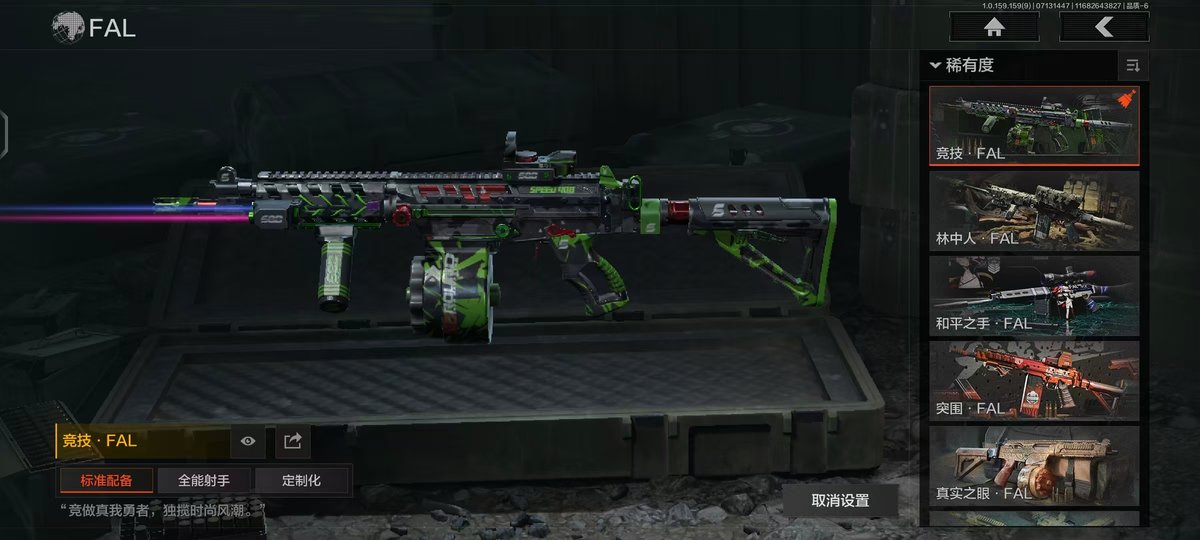Toggle the sort order icon
The height and width of the screenshot is (540, 1200).
pyautogui.click(x=1133, y=66)
